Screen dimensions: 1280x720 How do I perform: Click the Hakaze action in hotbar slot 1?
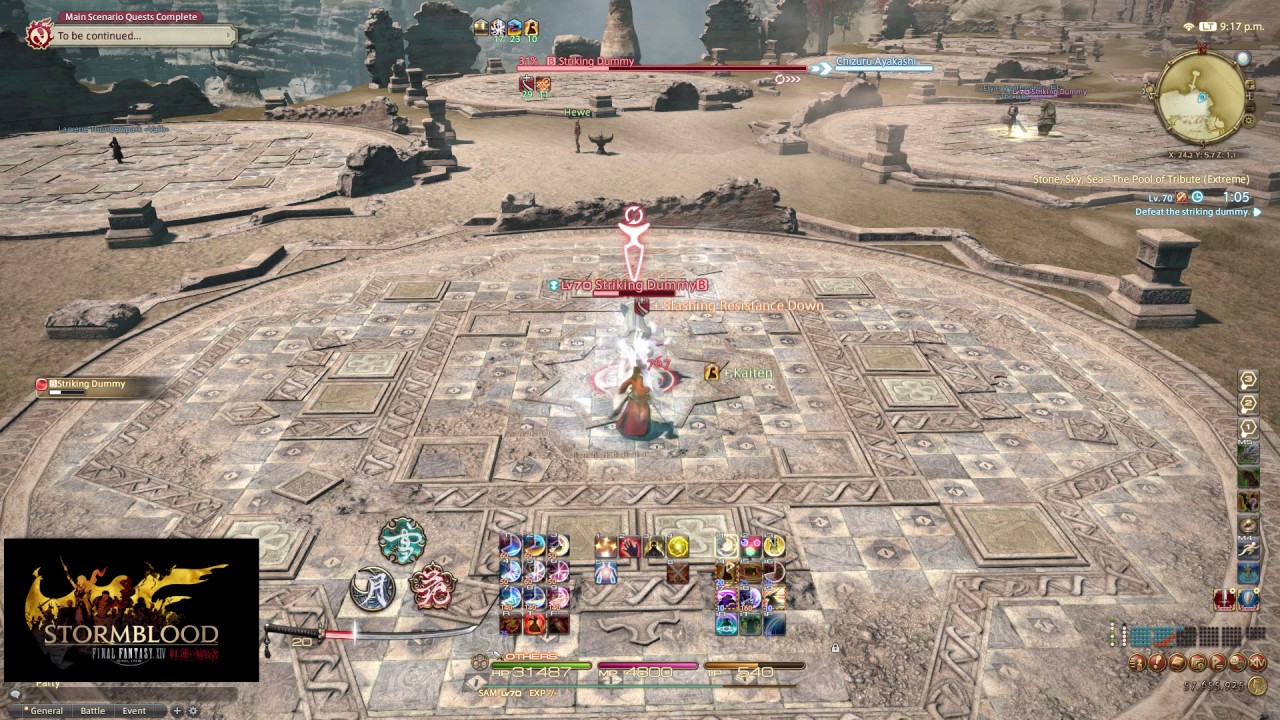point(510,546)
